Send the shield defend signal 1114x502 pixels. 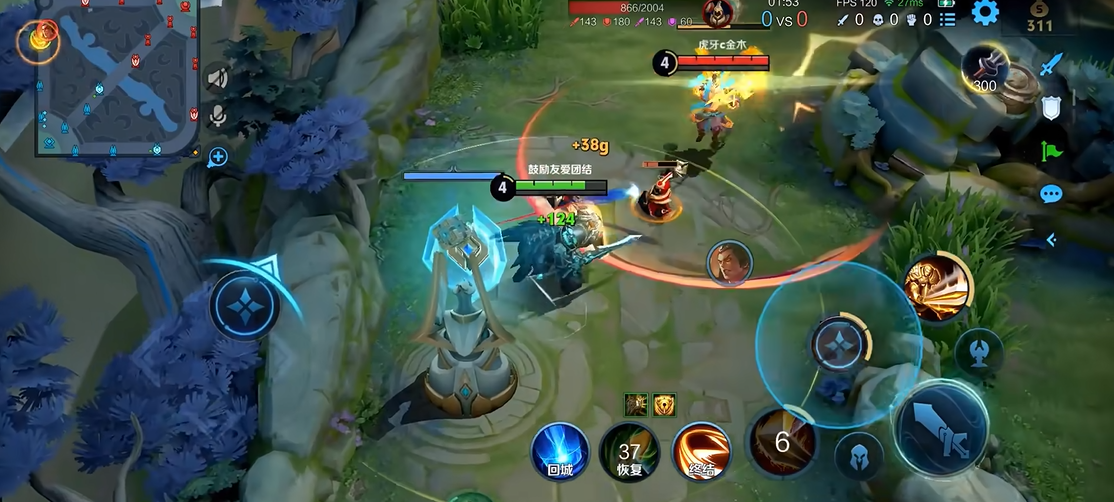(x=1051, y=108)
